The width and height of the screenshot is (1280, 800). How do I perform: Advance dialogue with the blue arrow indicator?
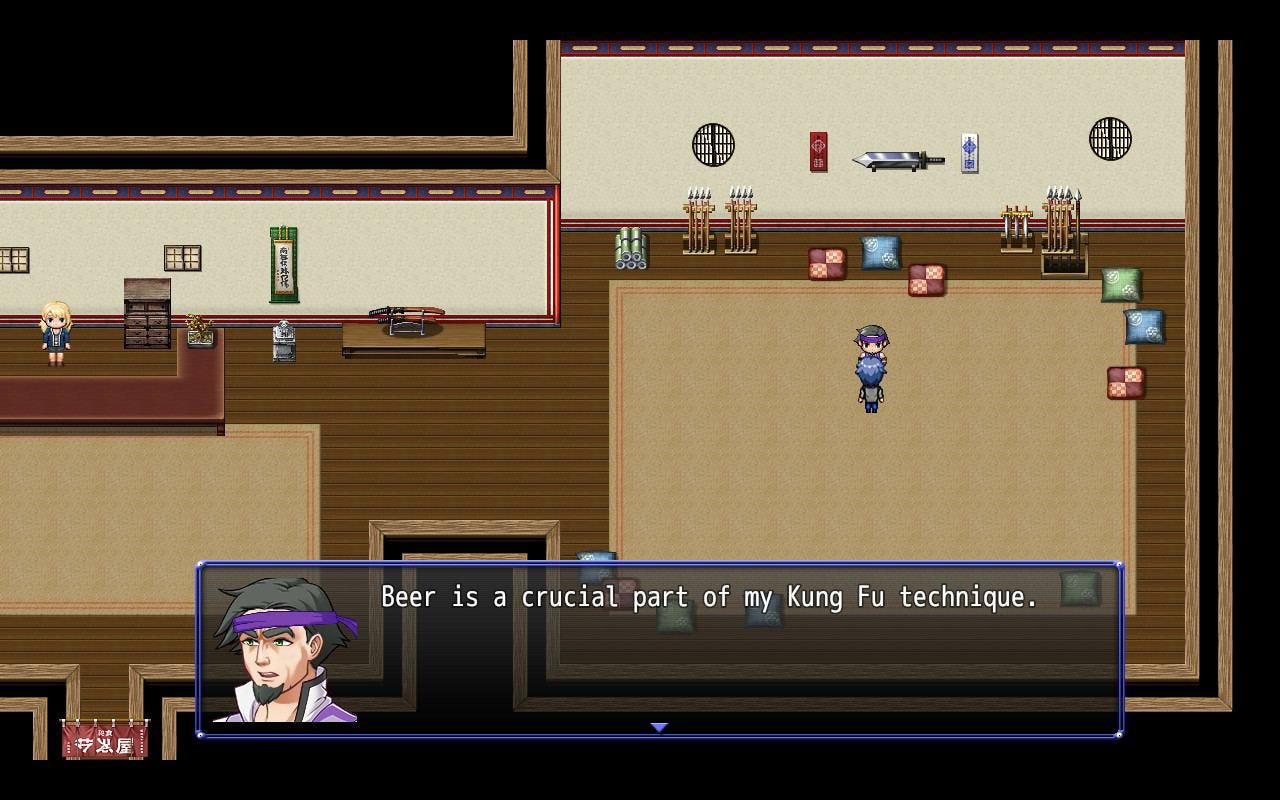(x=659, y=727)
